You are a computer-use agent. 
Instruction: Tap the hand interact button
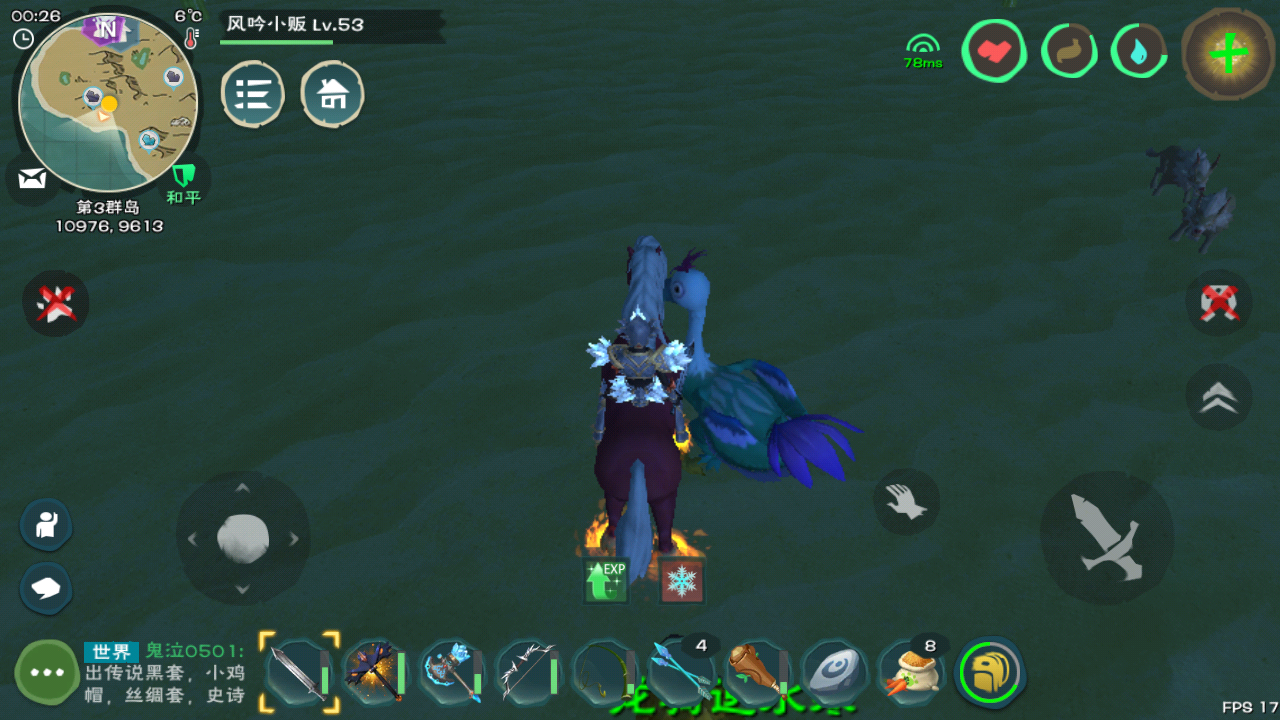[x=906, y=501]
